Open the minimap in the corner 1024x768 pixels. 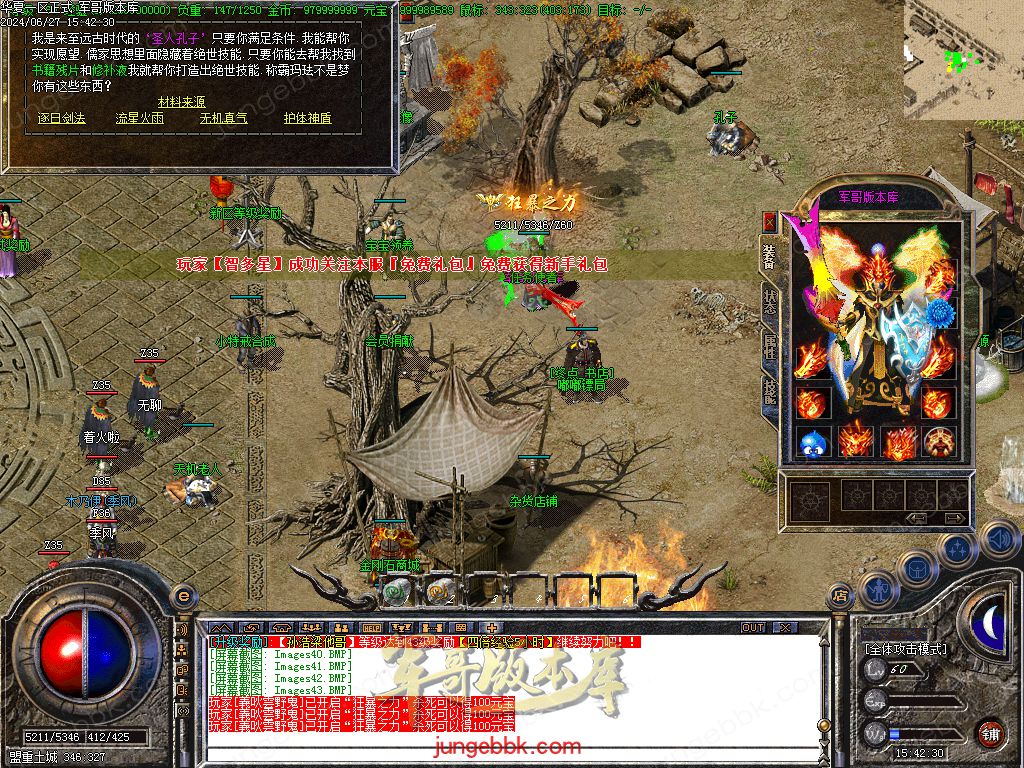(x=963, y=58)
